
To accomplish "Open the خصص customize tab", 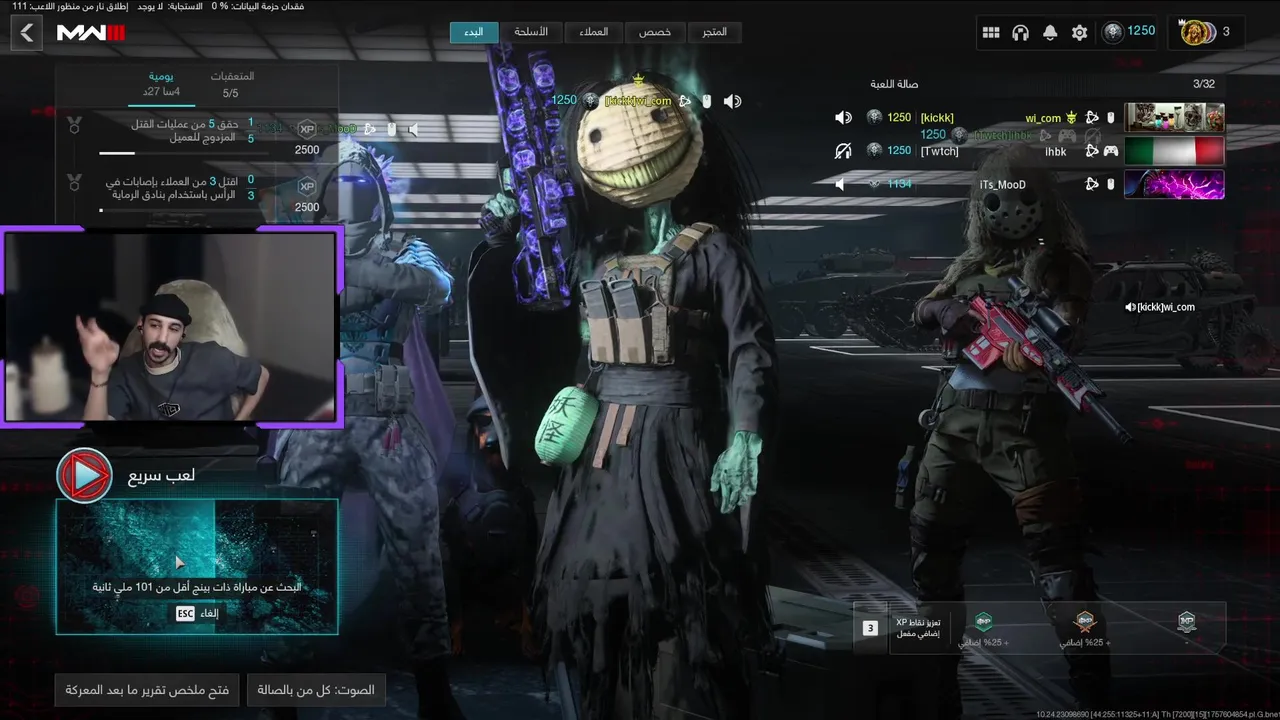I will tap(655, 32).
